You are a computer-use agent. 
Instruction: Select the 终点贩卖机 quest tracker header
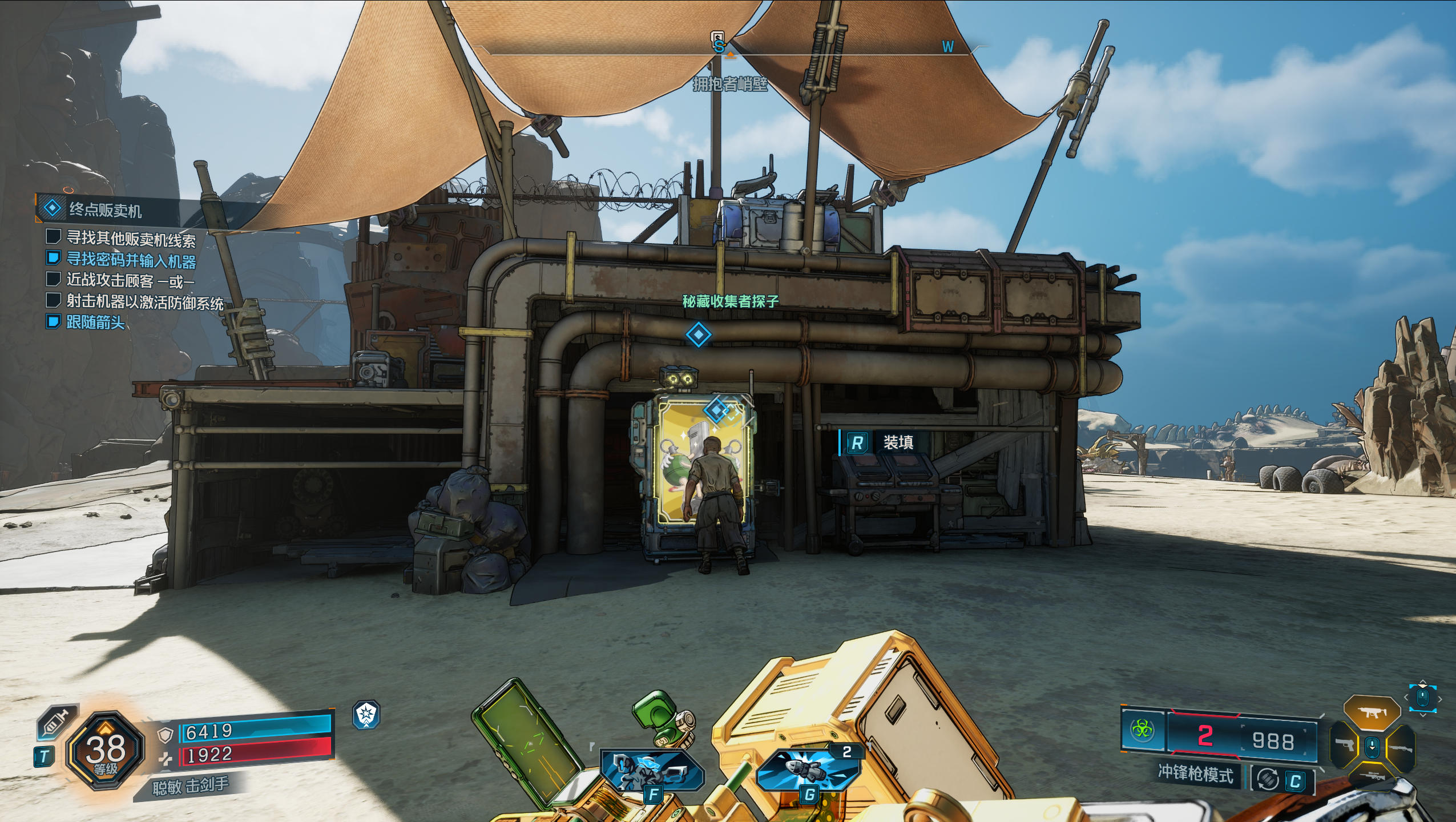coord(106,209)
